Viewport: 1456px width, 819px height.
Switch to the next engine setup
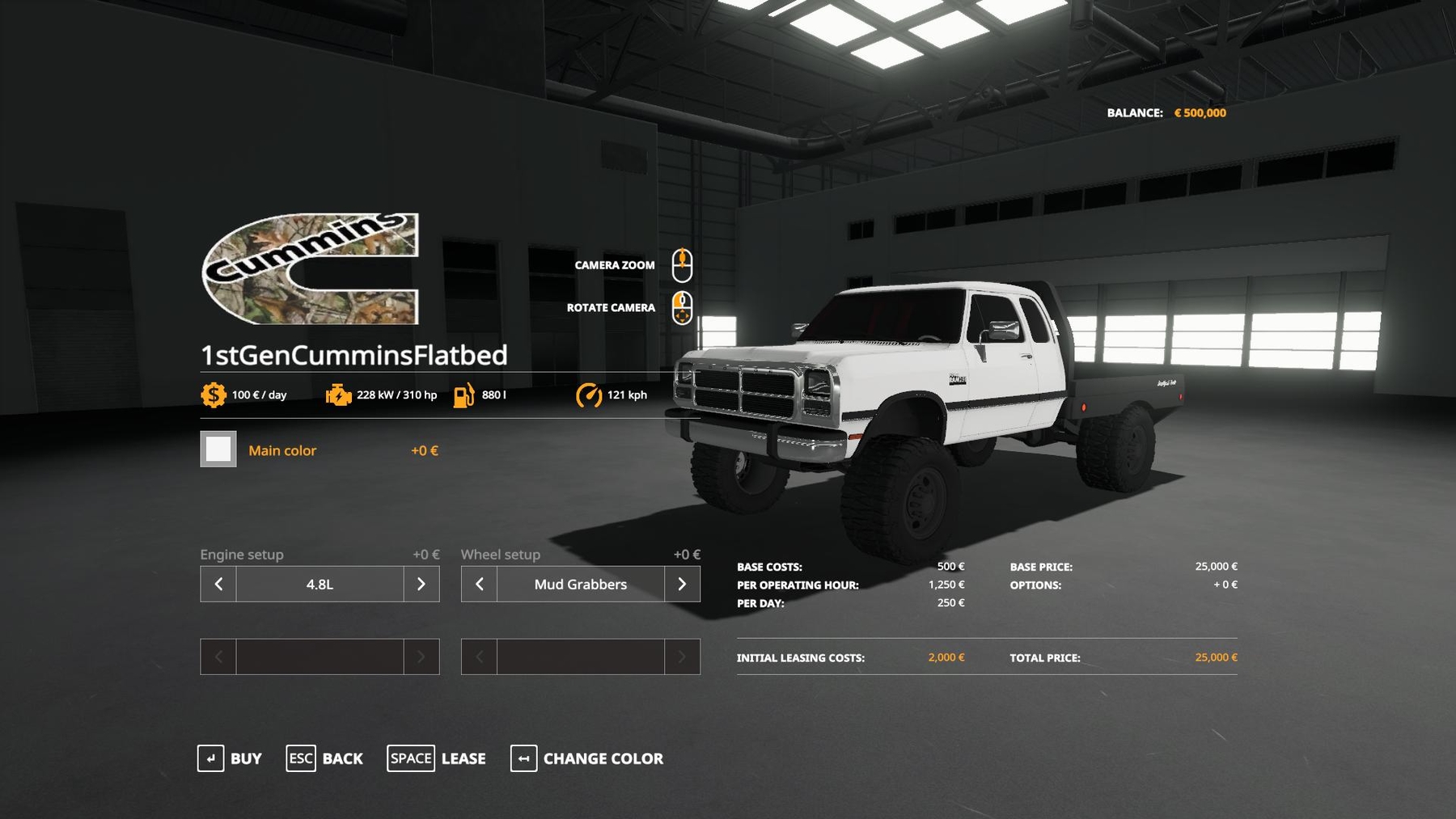click(421, 584)
